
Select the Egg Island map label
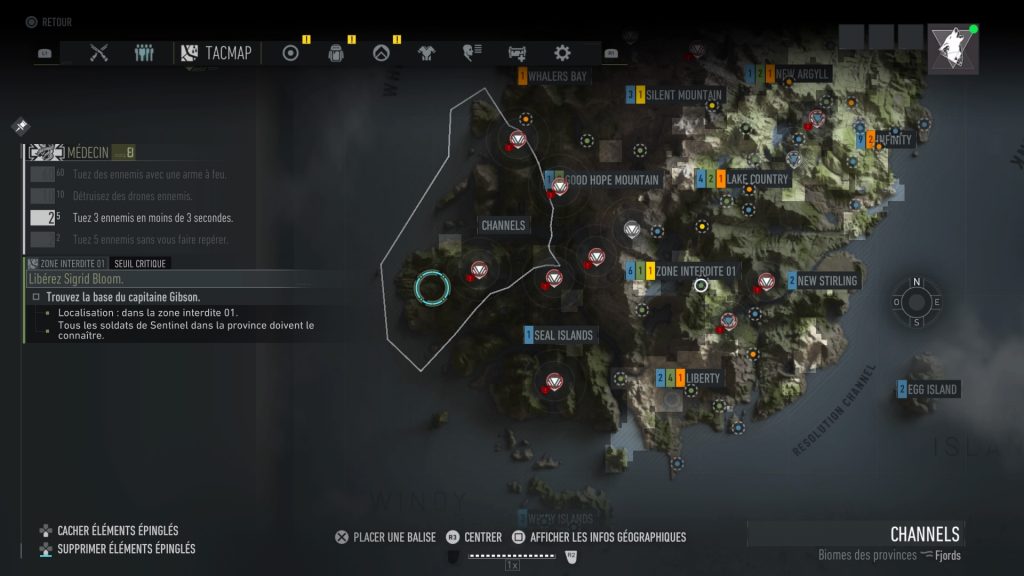click(933, 389)
